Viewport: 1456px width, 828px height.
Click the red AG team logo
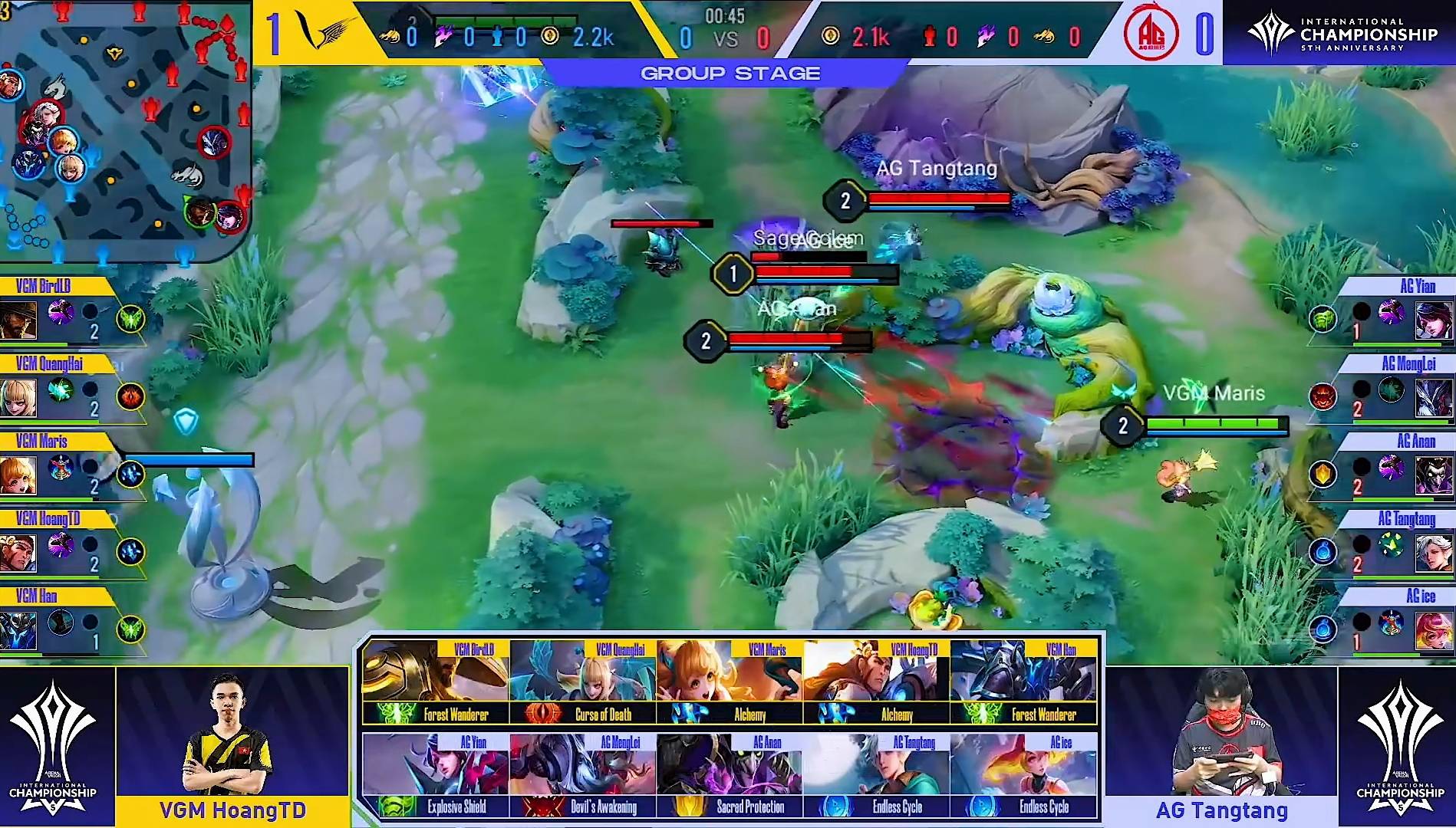pyautogui.click(x=1151, y=34)
